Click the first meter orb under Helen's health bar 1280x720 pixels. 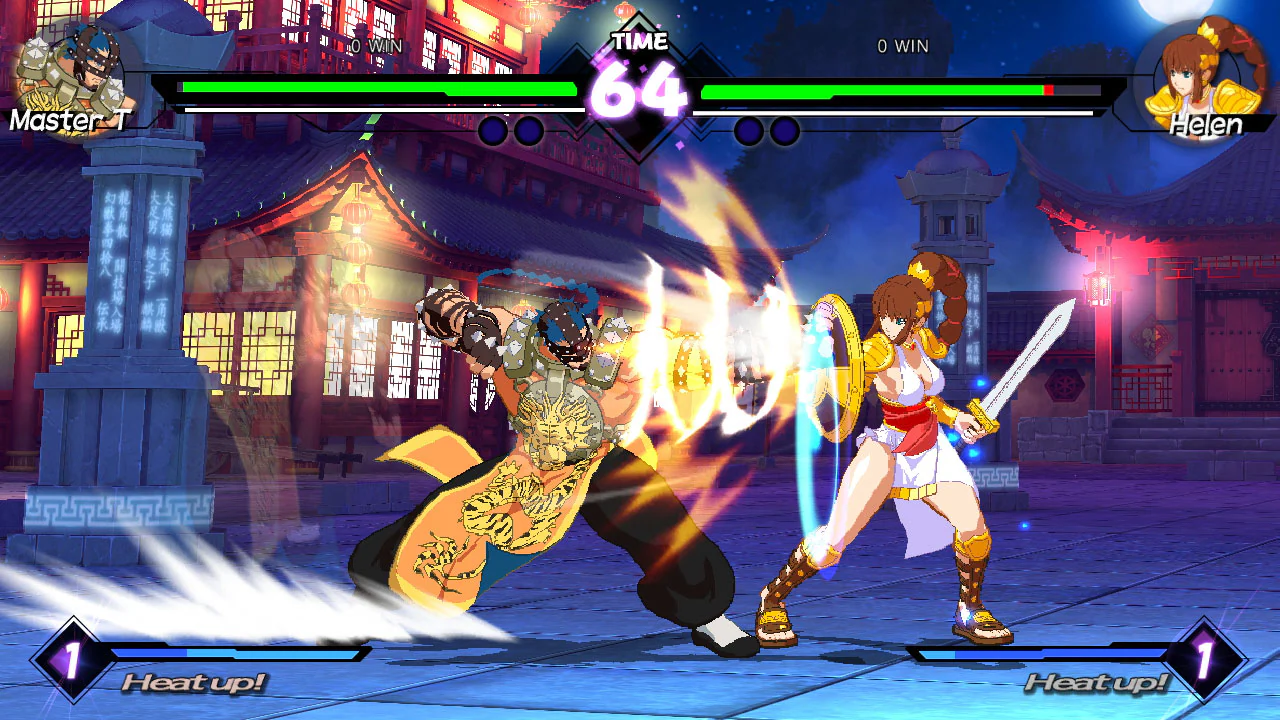(747, 128)
